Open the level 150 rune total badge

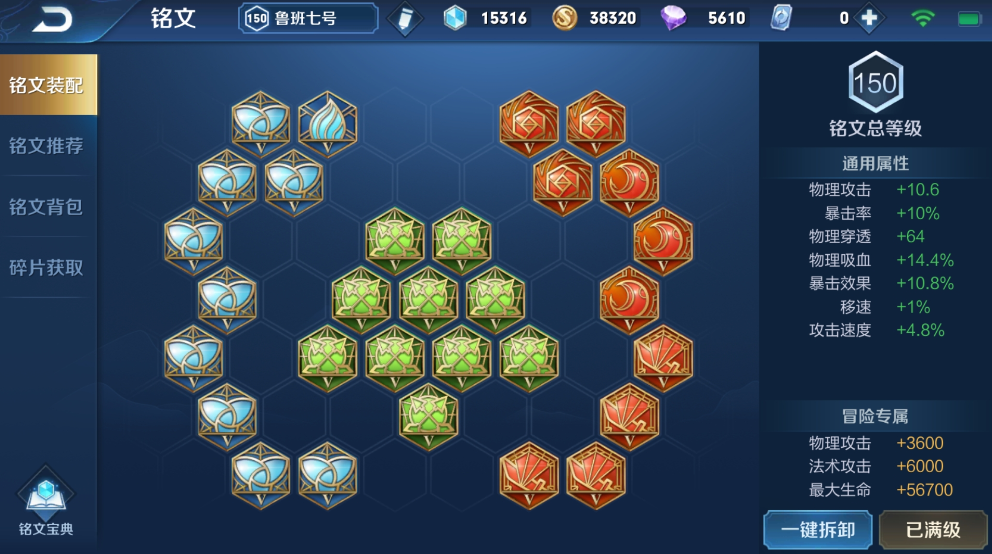(x=875, y=82)
